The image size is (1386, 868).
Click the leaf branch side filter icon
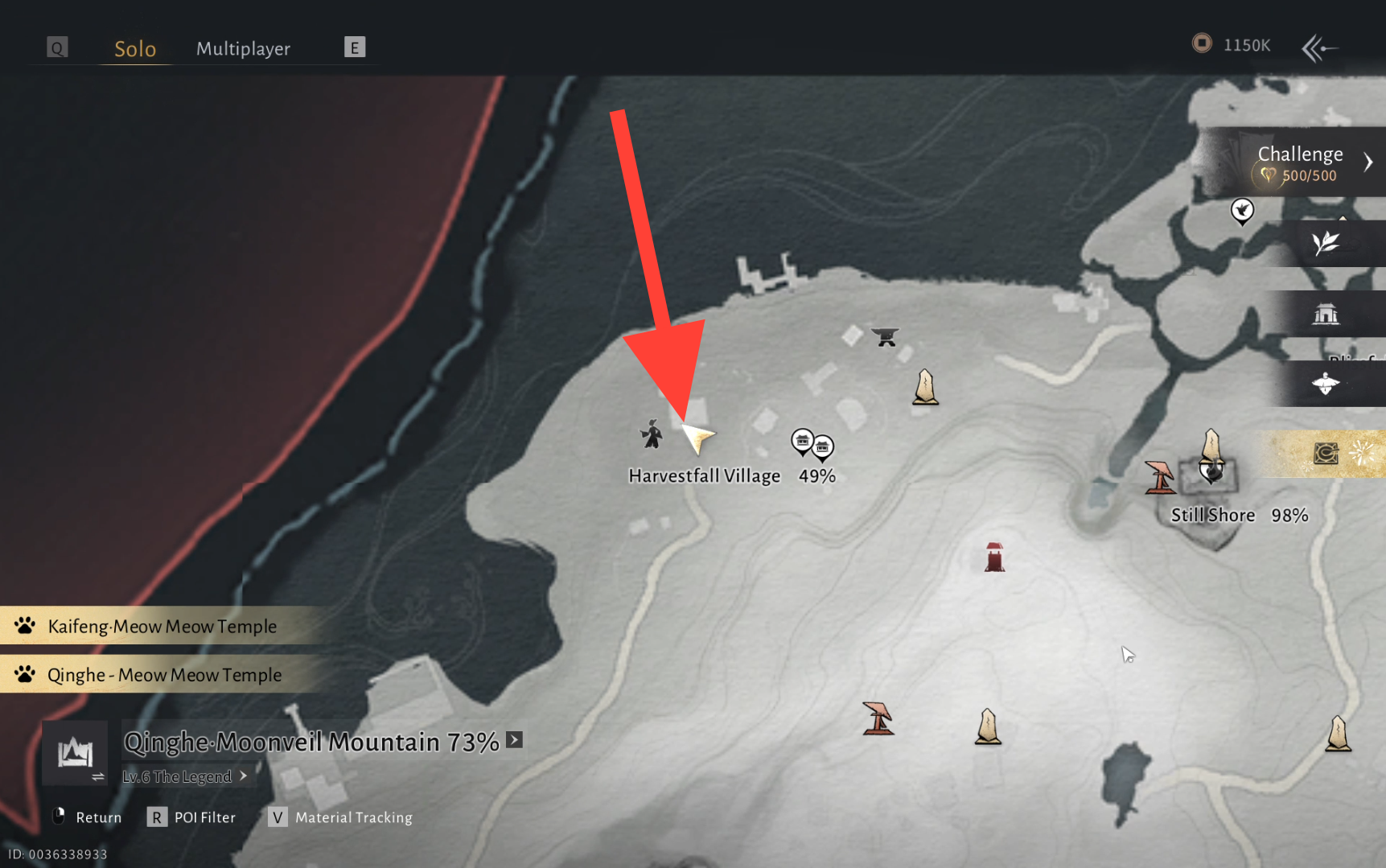(x=1325, y=243)
